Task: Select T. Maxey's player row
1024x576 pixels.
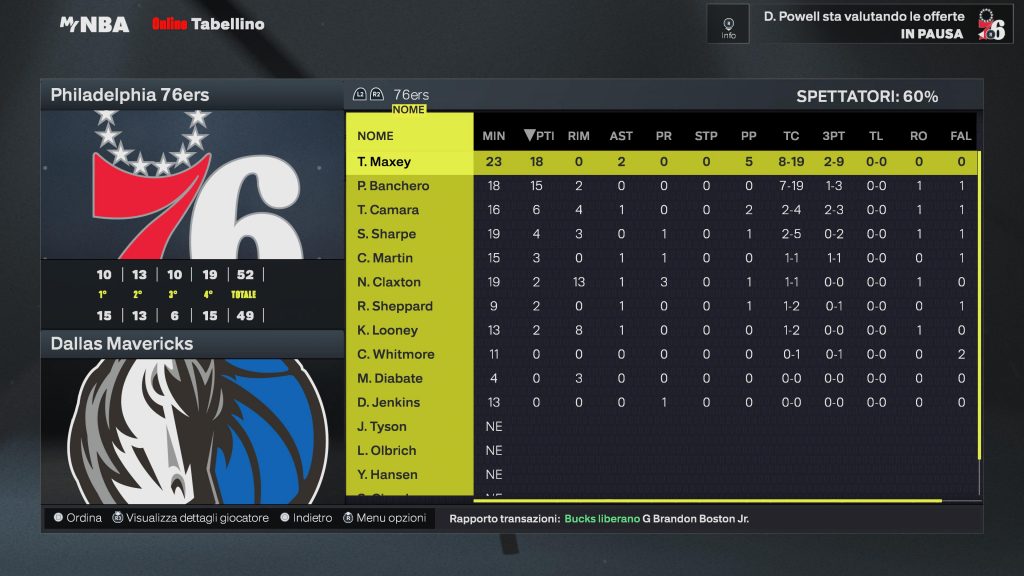Action: coord(384,162)
